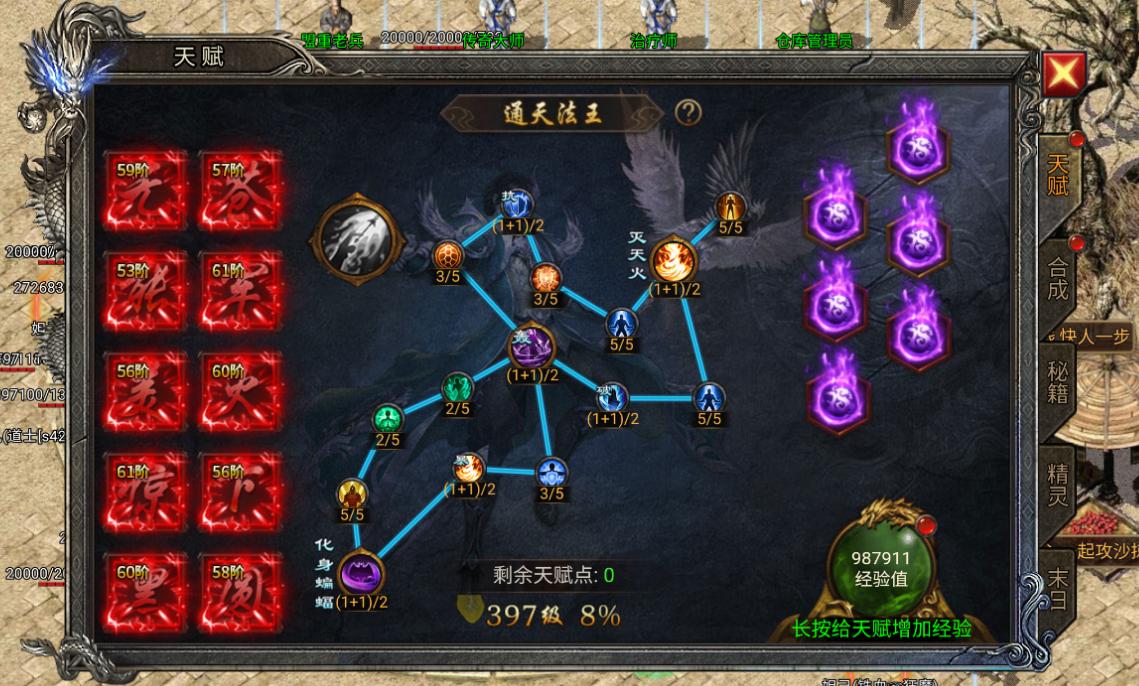
Task: Select the 灭天火 talent node
Action: (674, 261)
